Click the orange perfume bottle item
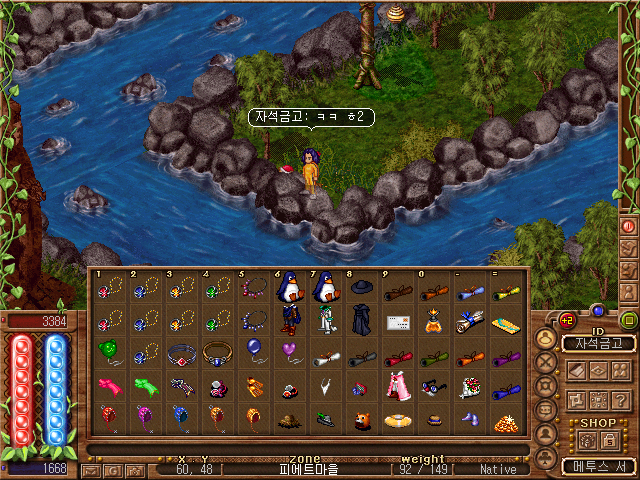The height and width of the screenshot is (480, 640). 433,322
